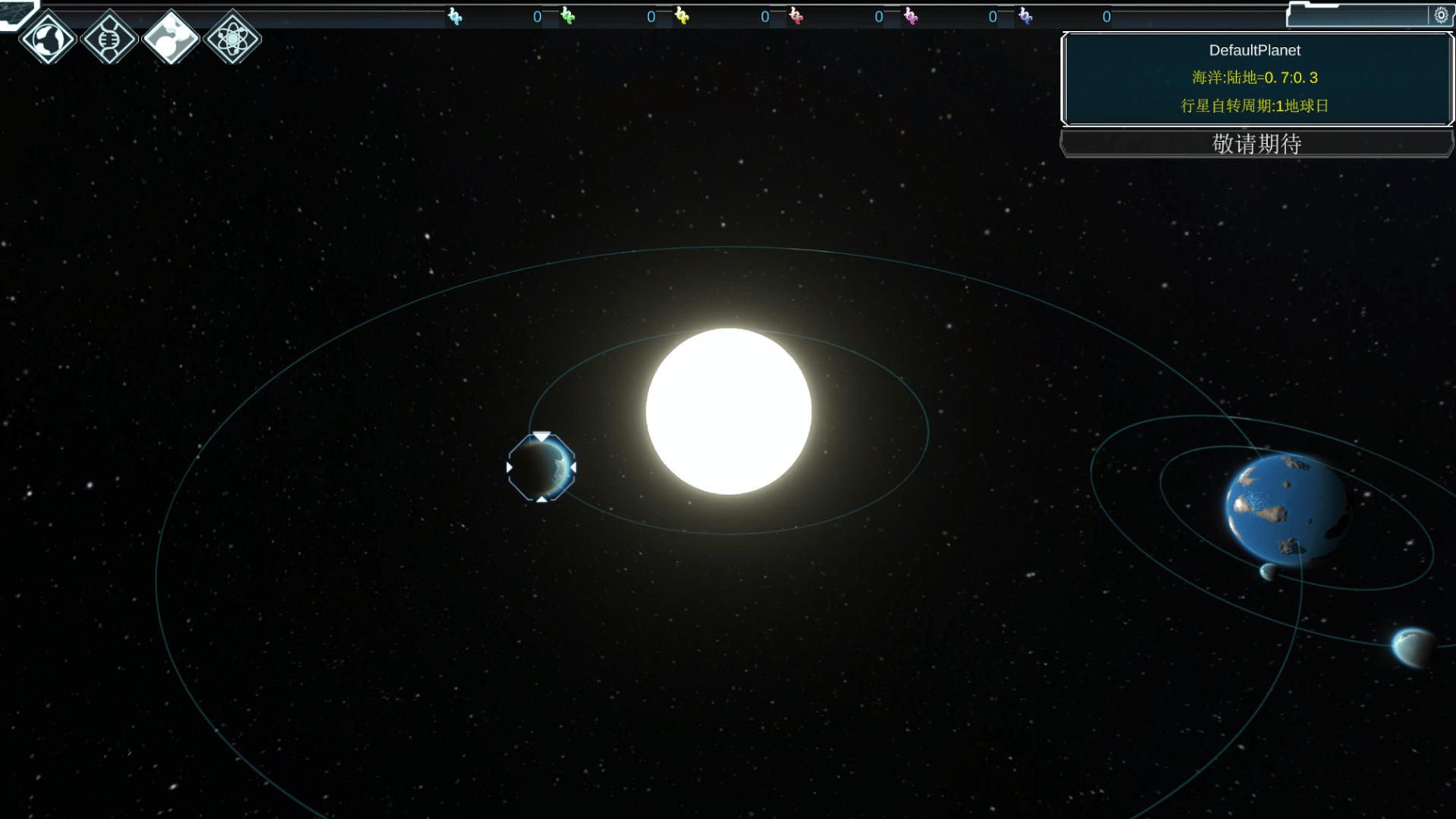Open the atom science diamond icon
The width and height of the screenshot is (1456, 819).
(233, 38)
